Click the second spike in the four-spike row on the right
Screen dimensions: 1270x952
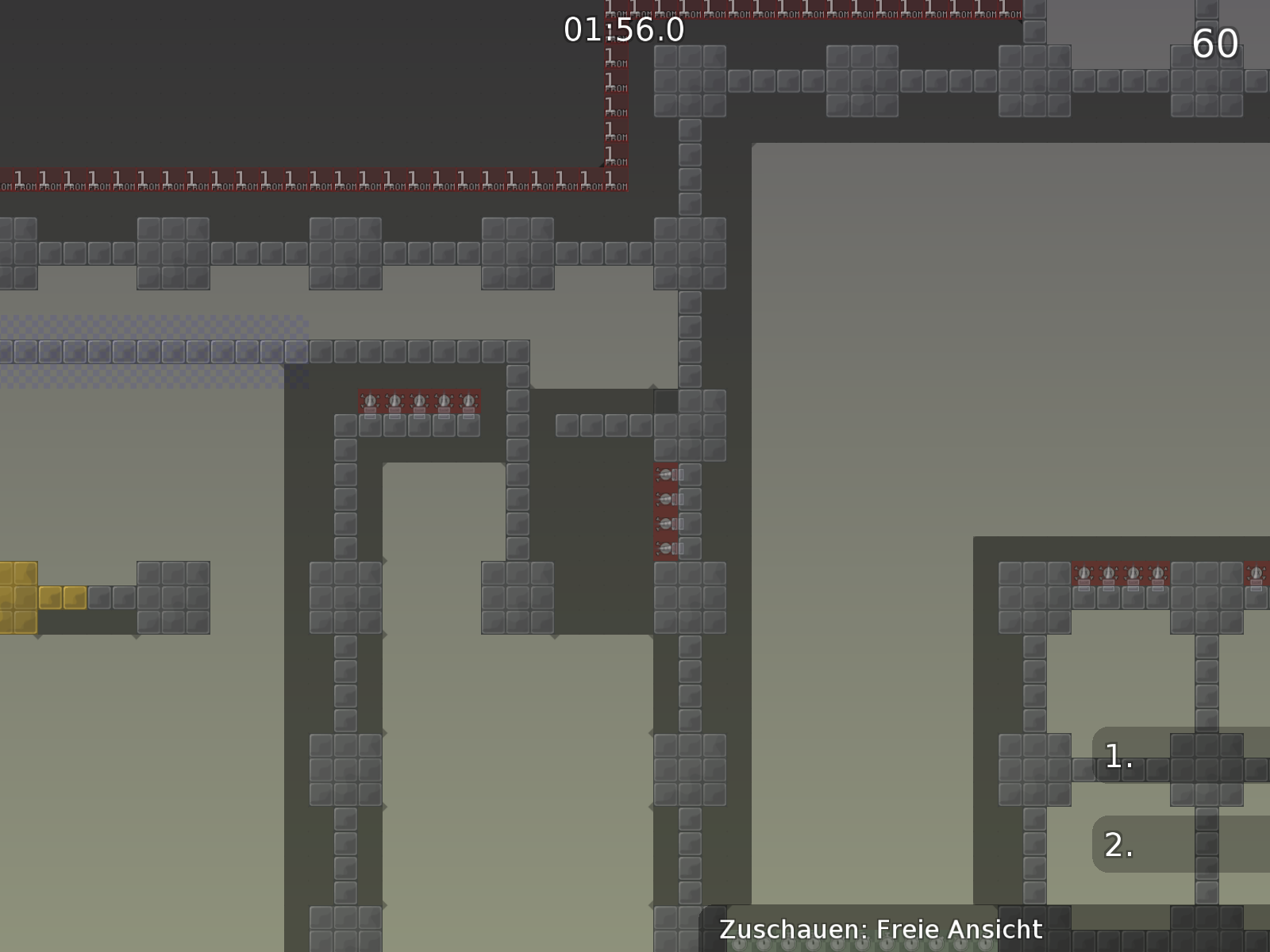(1108, 573)
